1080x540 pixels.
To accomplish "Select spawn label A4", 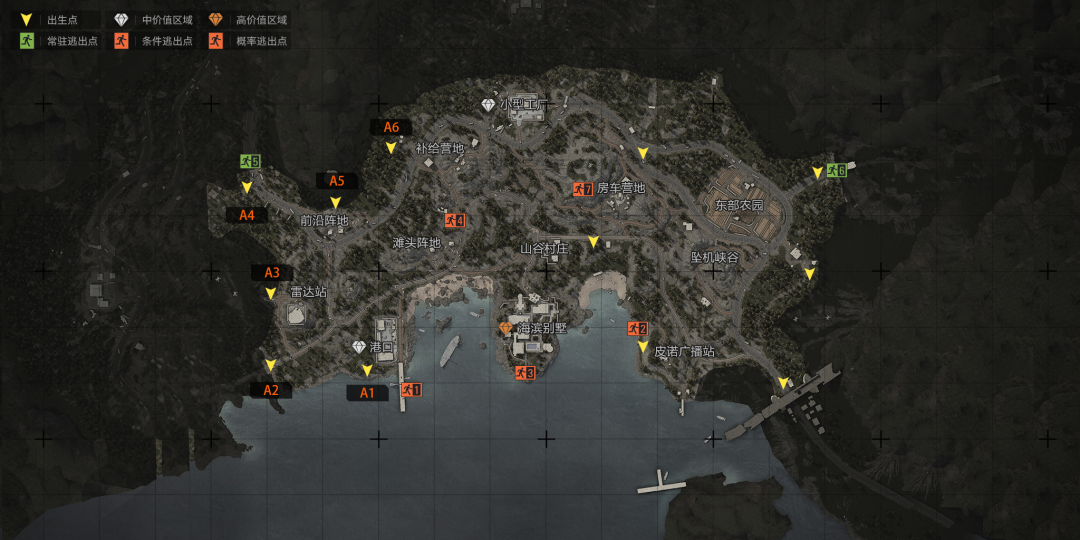I will click(246, 215).
